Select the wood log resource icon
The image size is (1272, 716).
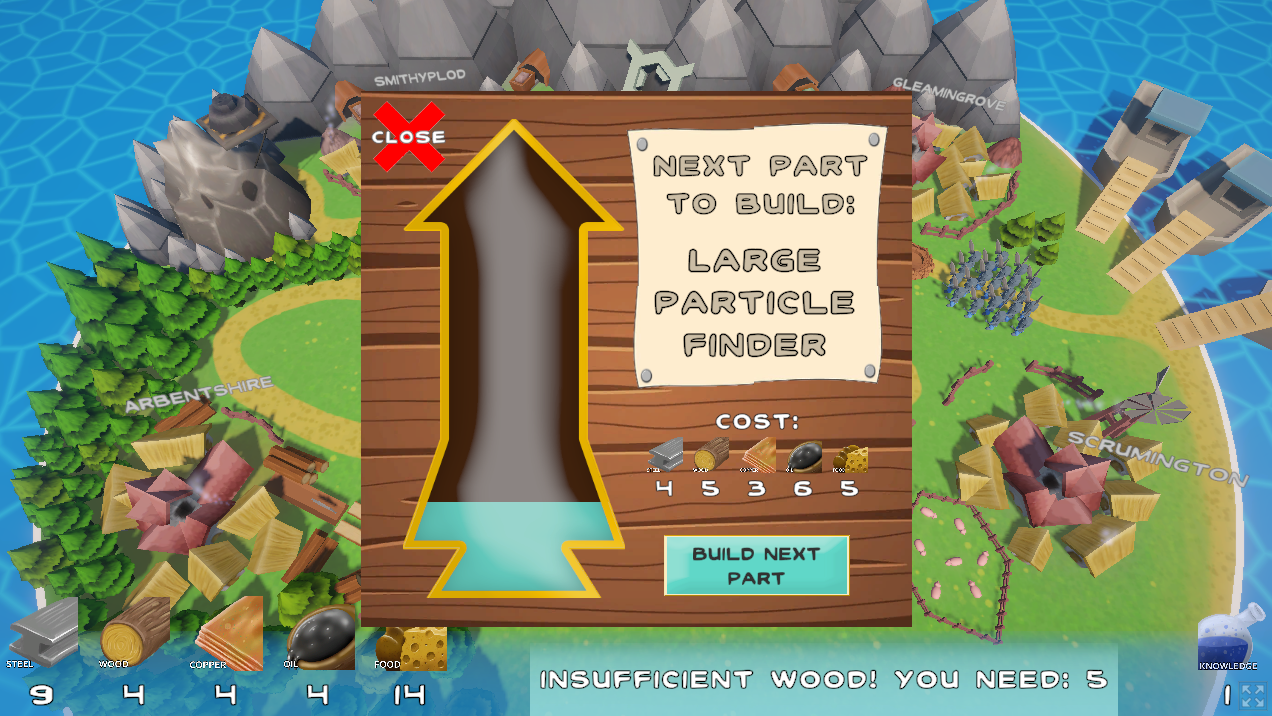[135, 631]
